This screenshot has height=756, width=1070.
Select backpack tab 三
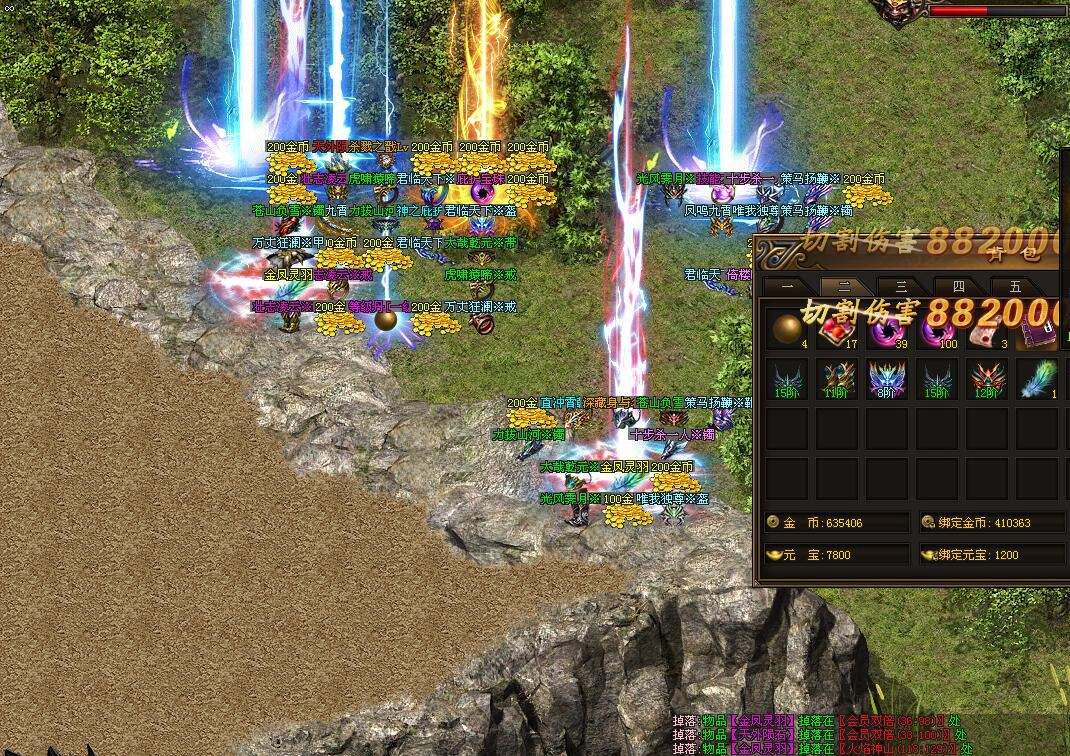(901, 286)
